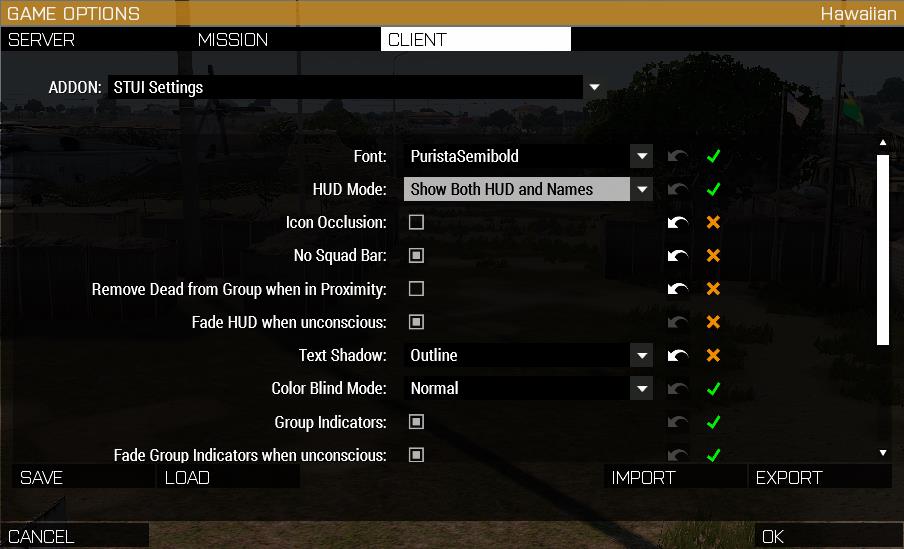Image resolution: width=904 pixels, height=549 pixels.
Task: Open the Text Shadow dropdown
Action: 641,355
